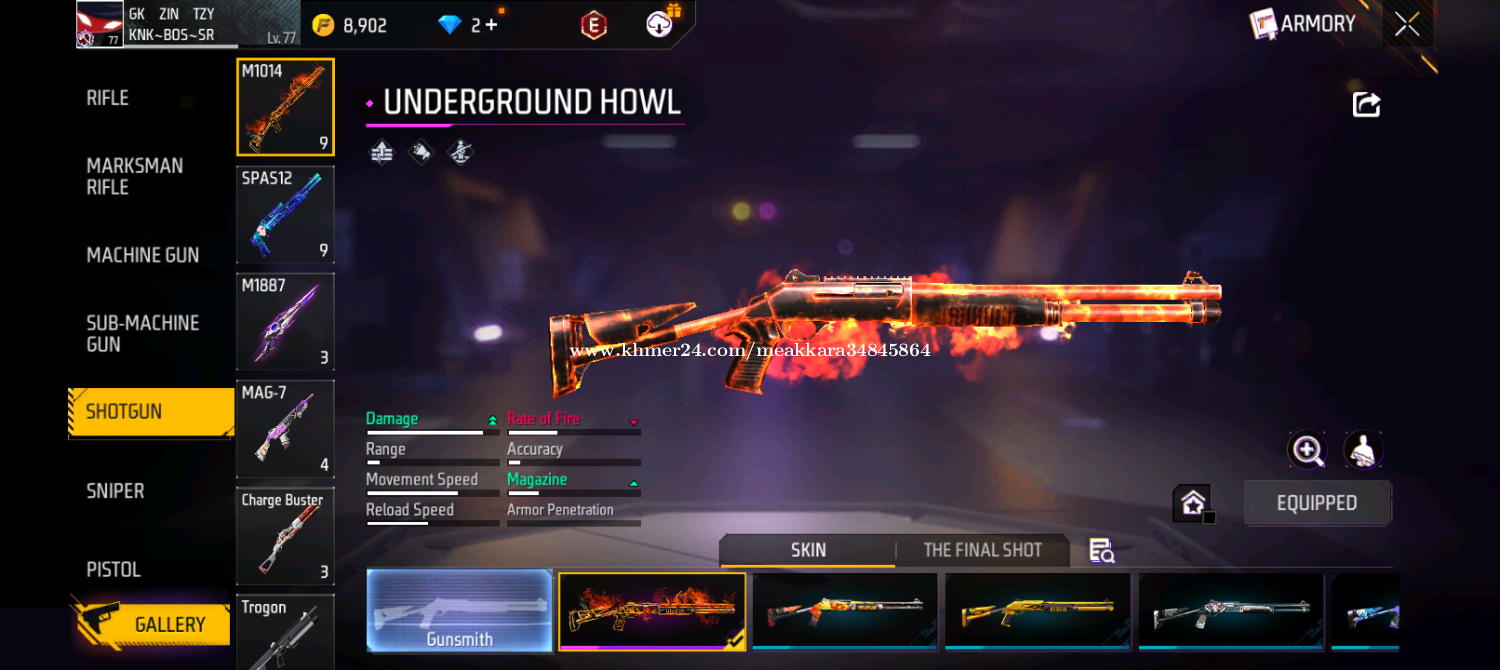Image resolution: width=1500 pixels, height=670 pixels.
Task: Select the SPAS12 shotgun tile
Action: (x=285, y=214)
